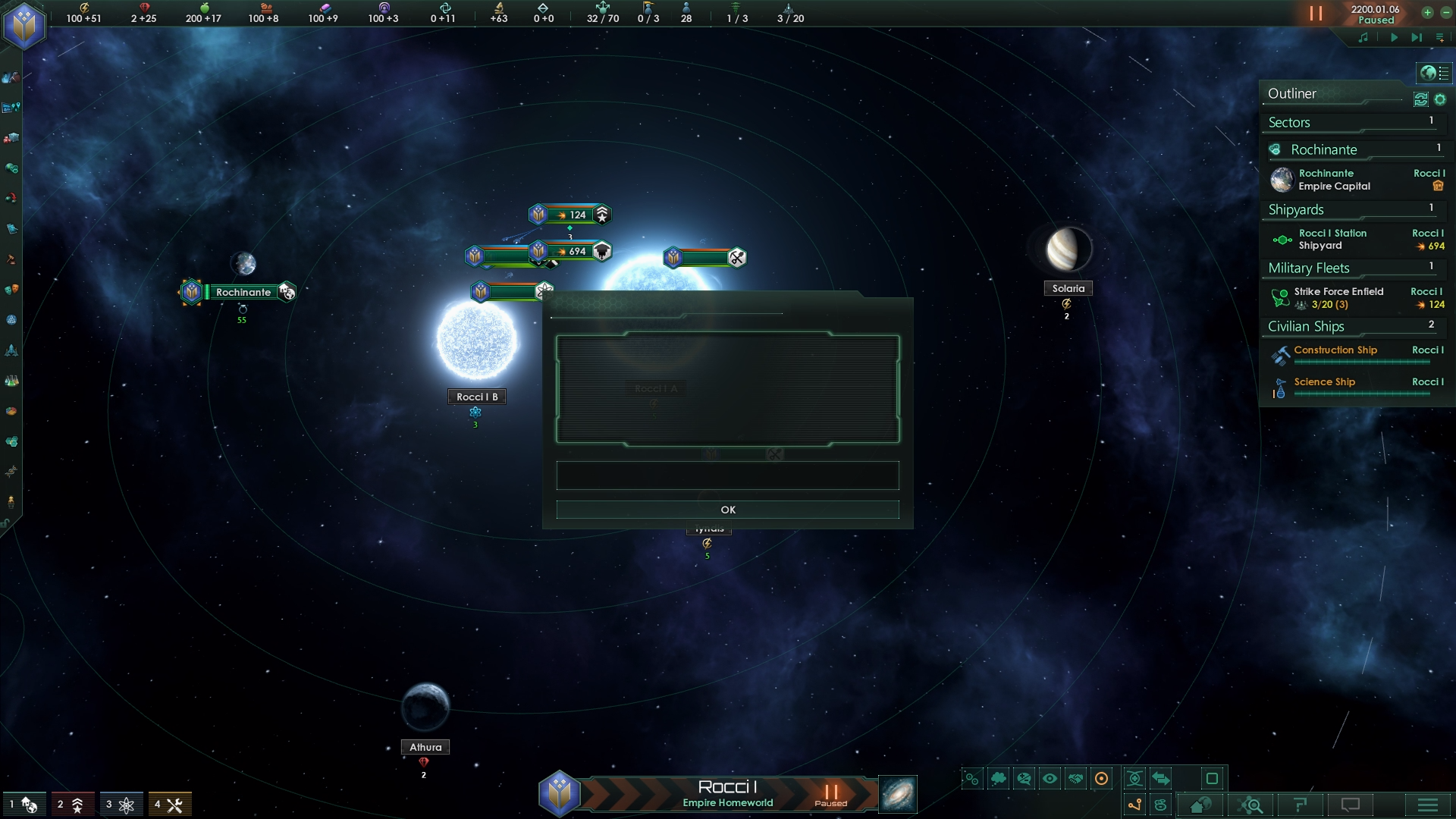Open the empire emblem in top-left corner
Image resolution: width=1456 pixels, height=819 pixels.
(x=25, y=26)
